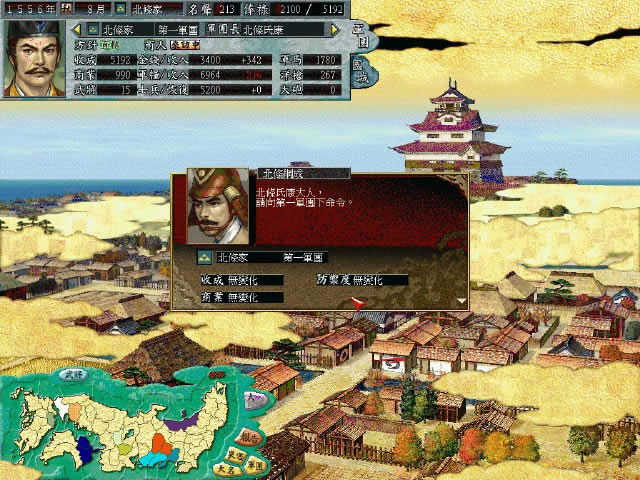The height and width of the screenshot is (480, 640).
Task: Open the 大名 daimyo button
Action: [227, 467]
